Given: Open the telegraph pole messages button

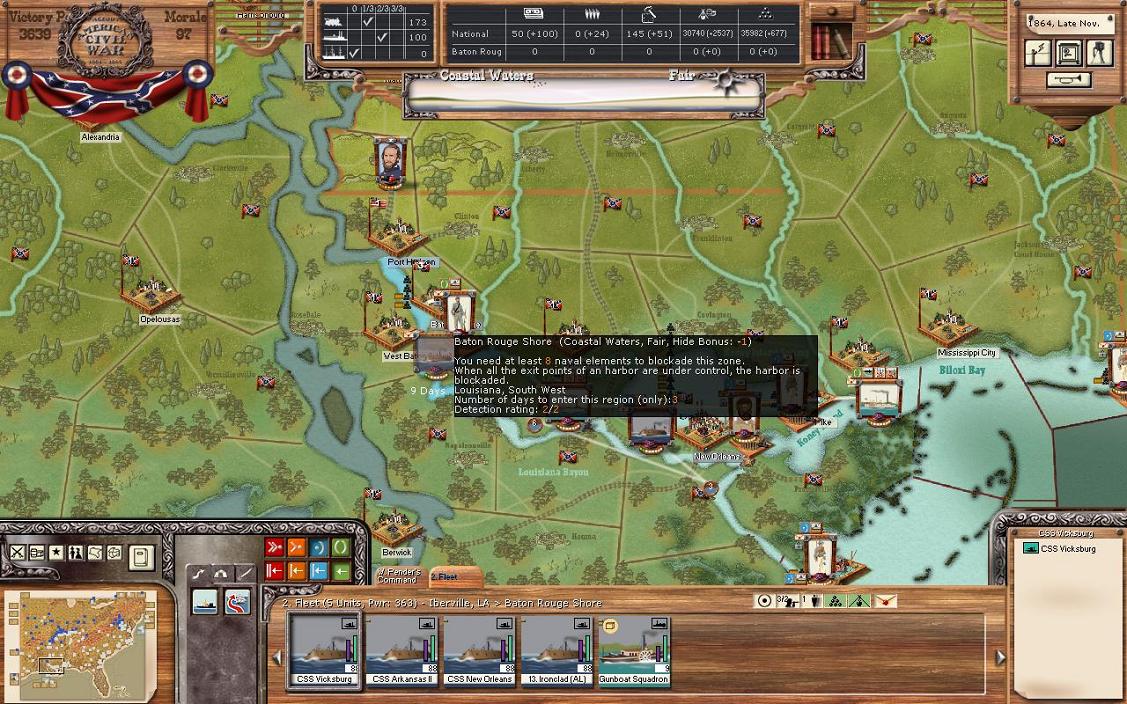Looking at the screenshot, I should coord(1038,53).
